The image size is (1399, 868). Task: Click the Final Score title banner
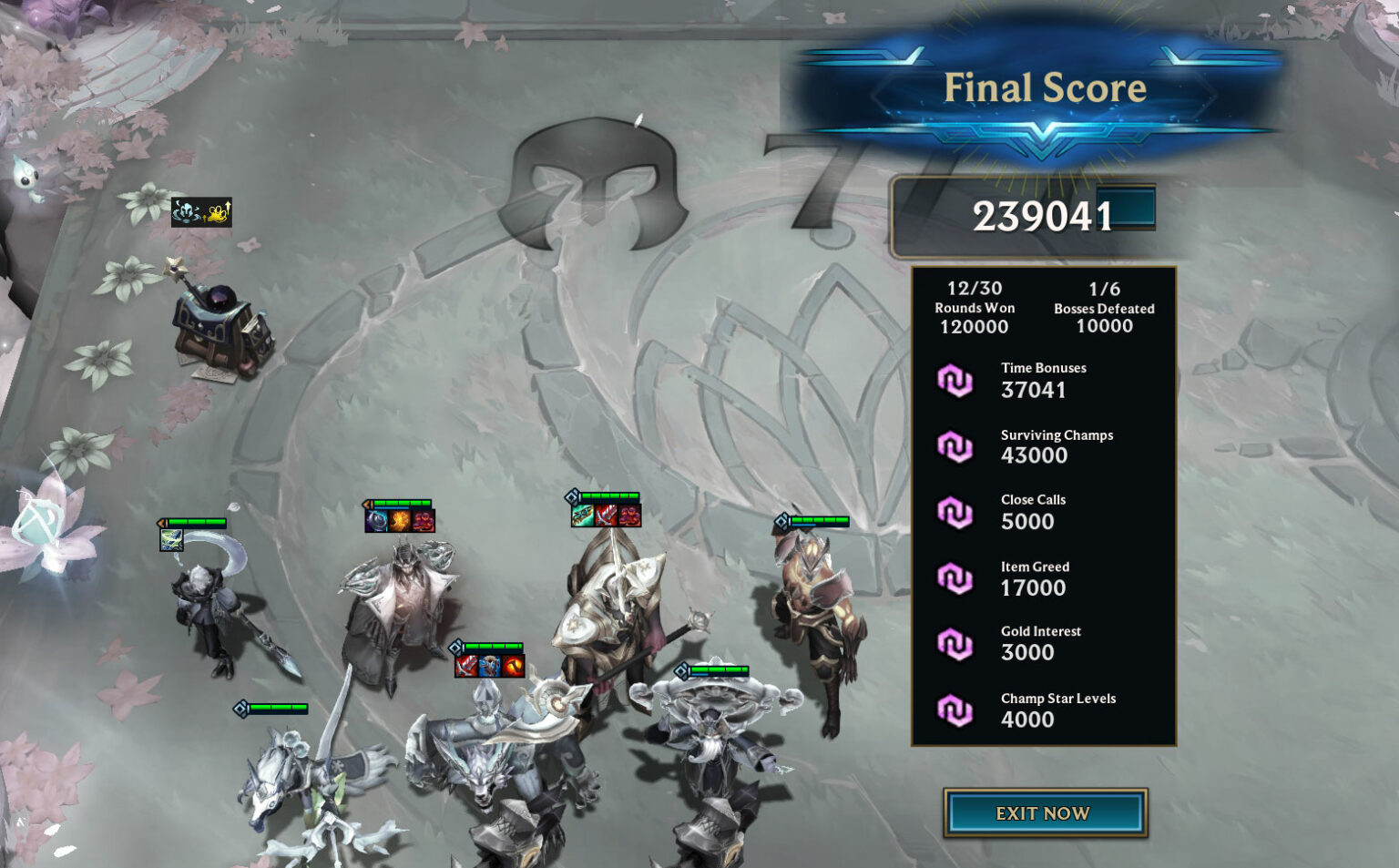point(1046,87)
